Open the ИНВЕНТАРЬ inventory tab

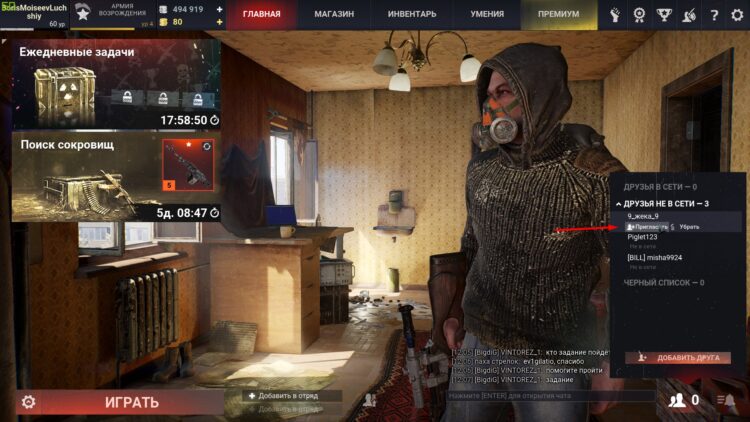412,15
